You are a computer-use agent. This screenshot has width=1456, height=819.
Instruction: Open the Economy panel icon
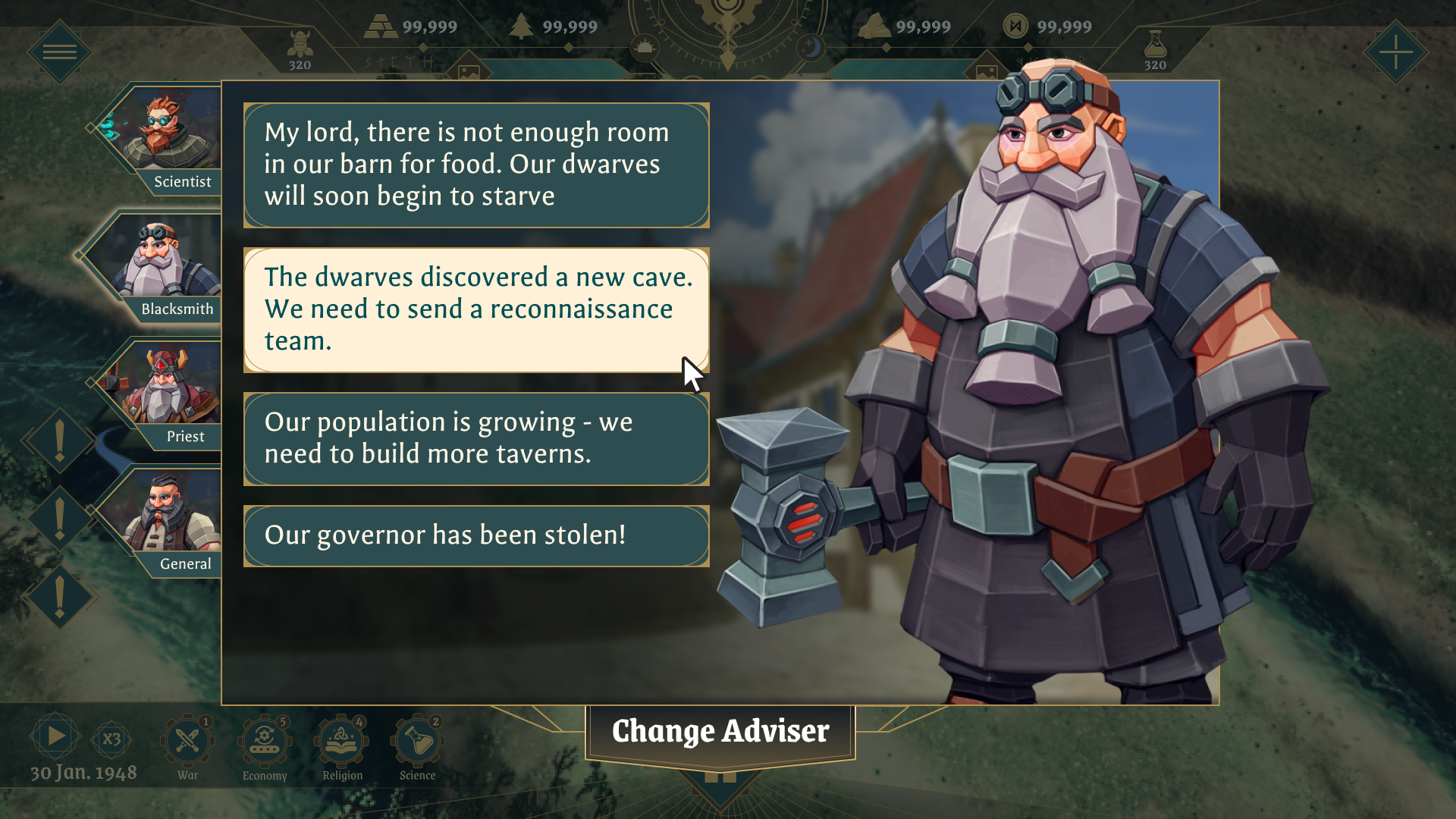point(264,737)
